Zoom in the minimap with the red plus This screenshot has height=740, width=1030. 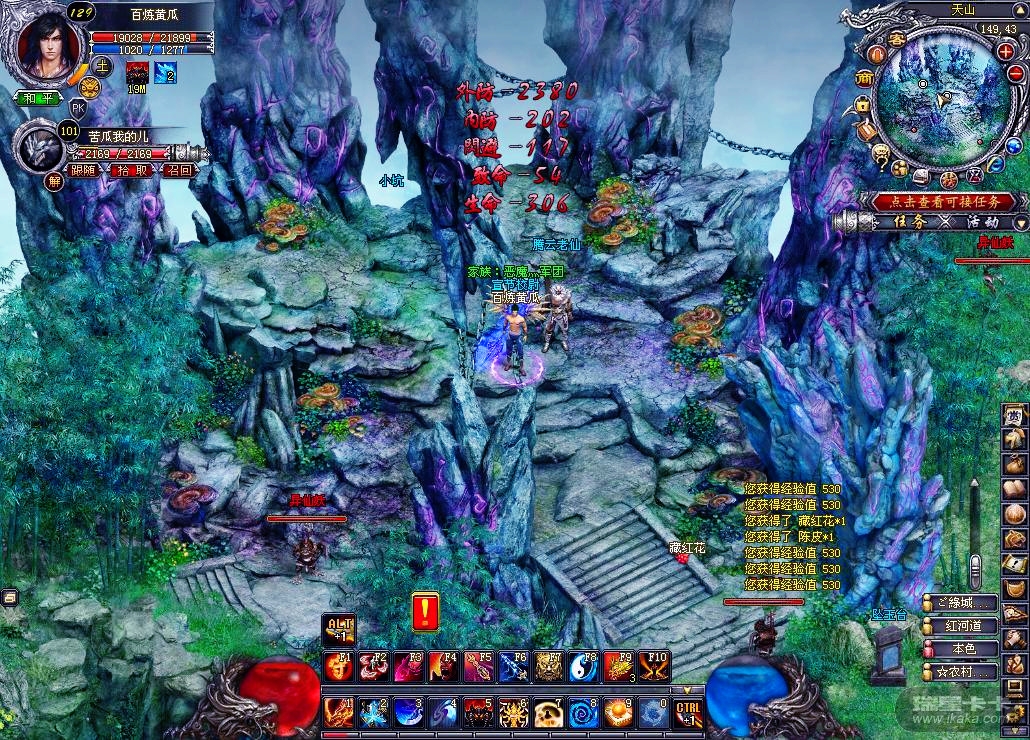coord(1005,51)
